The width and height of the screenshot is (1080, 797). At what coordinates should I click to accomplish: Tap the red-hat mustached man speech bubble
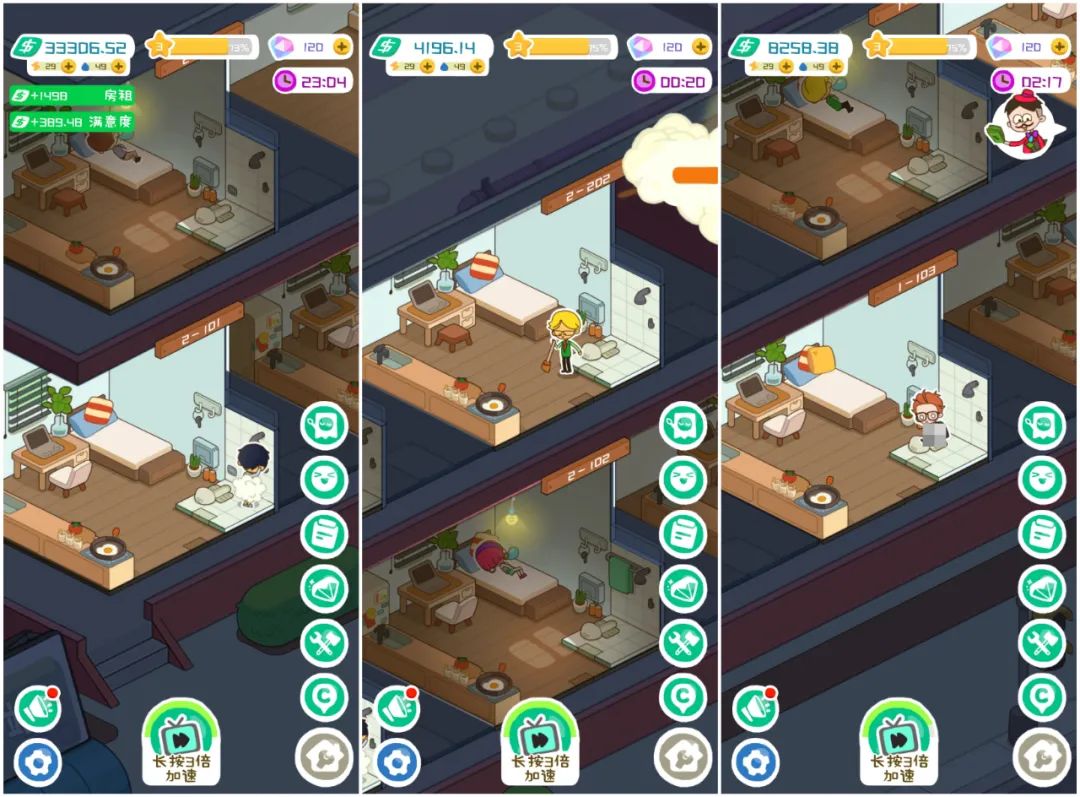(1021, 125)
